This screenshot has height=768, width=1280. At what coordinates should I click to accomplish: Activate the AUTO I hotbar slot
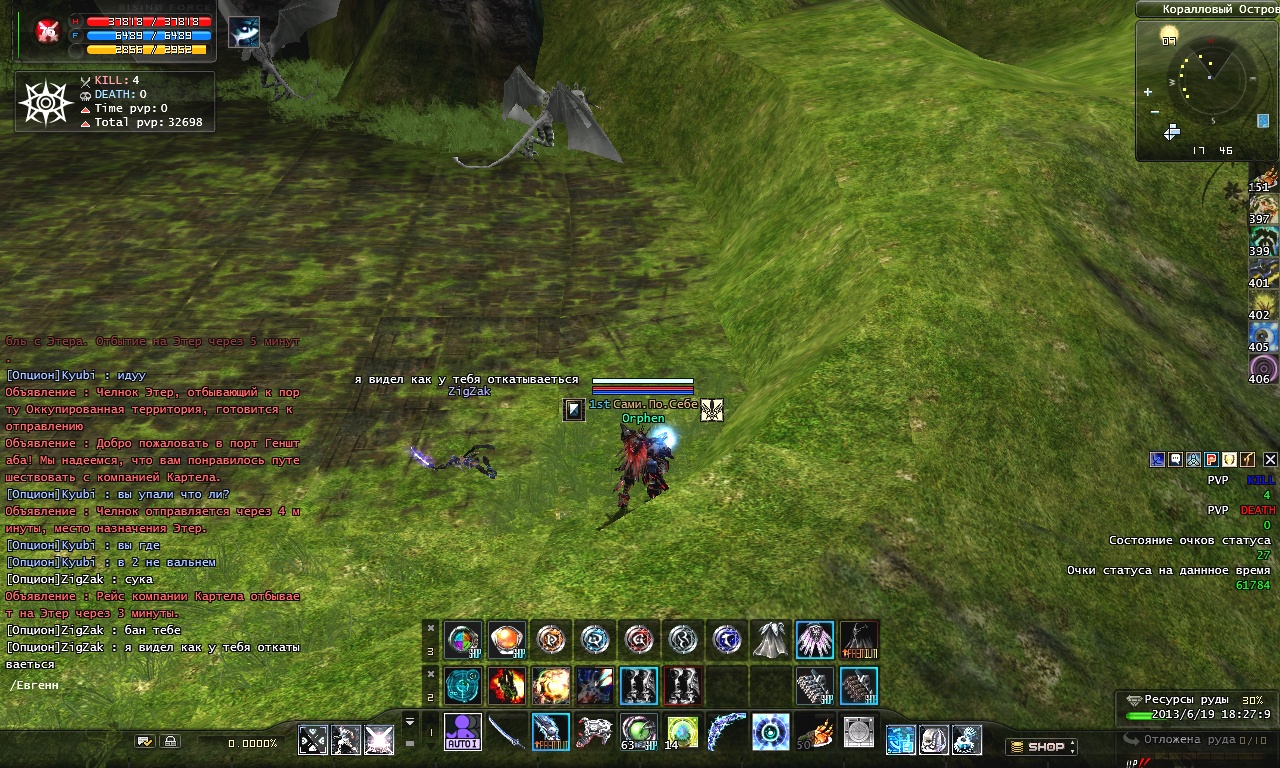click(463, 731)
